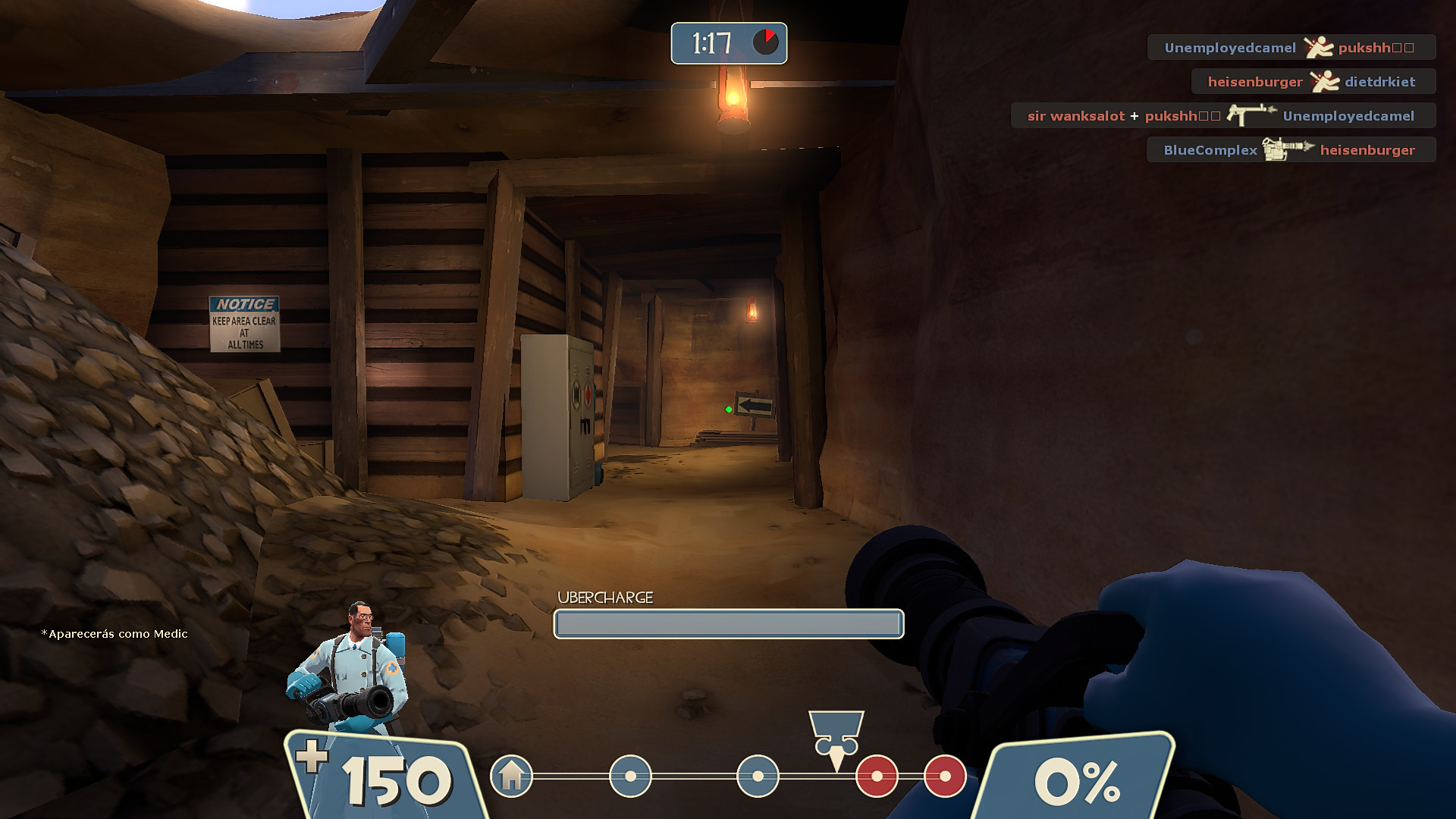Click the Aparecerás como Medic text
The image size is (1456, 819).
pos(115,634)
